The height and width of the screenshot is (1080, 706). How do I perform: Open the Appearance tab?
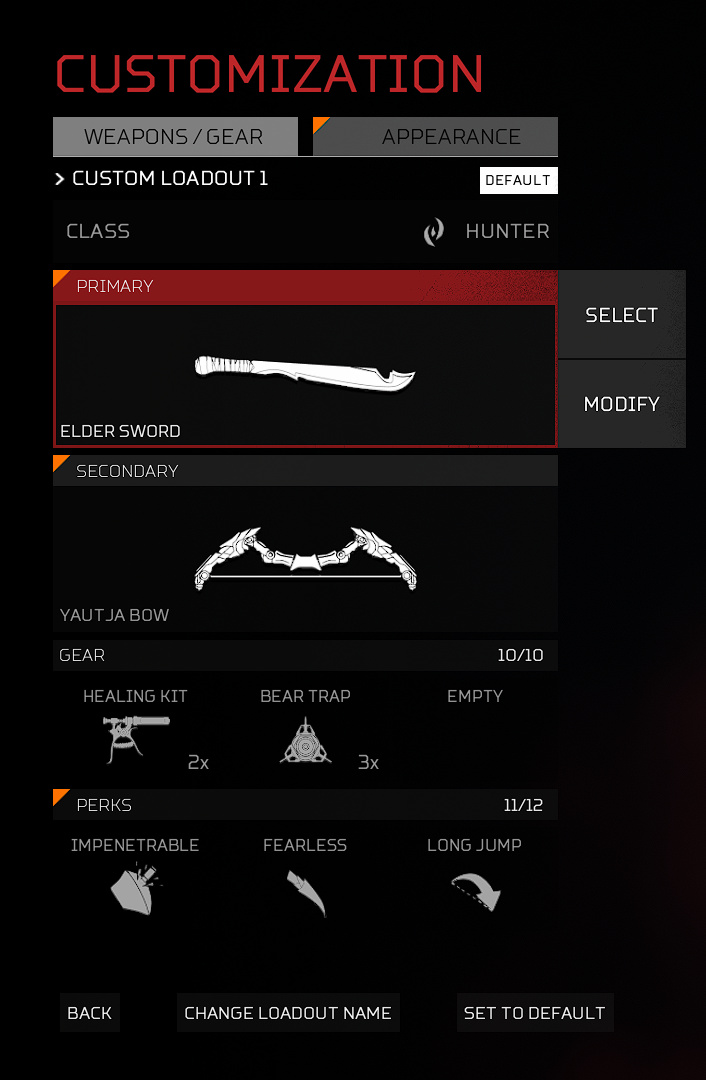click(x=436, y=137)
